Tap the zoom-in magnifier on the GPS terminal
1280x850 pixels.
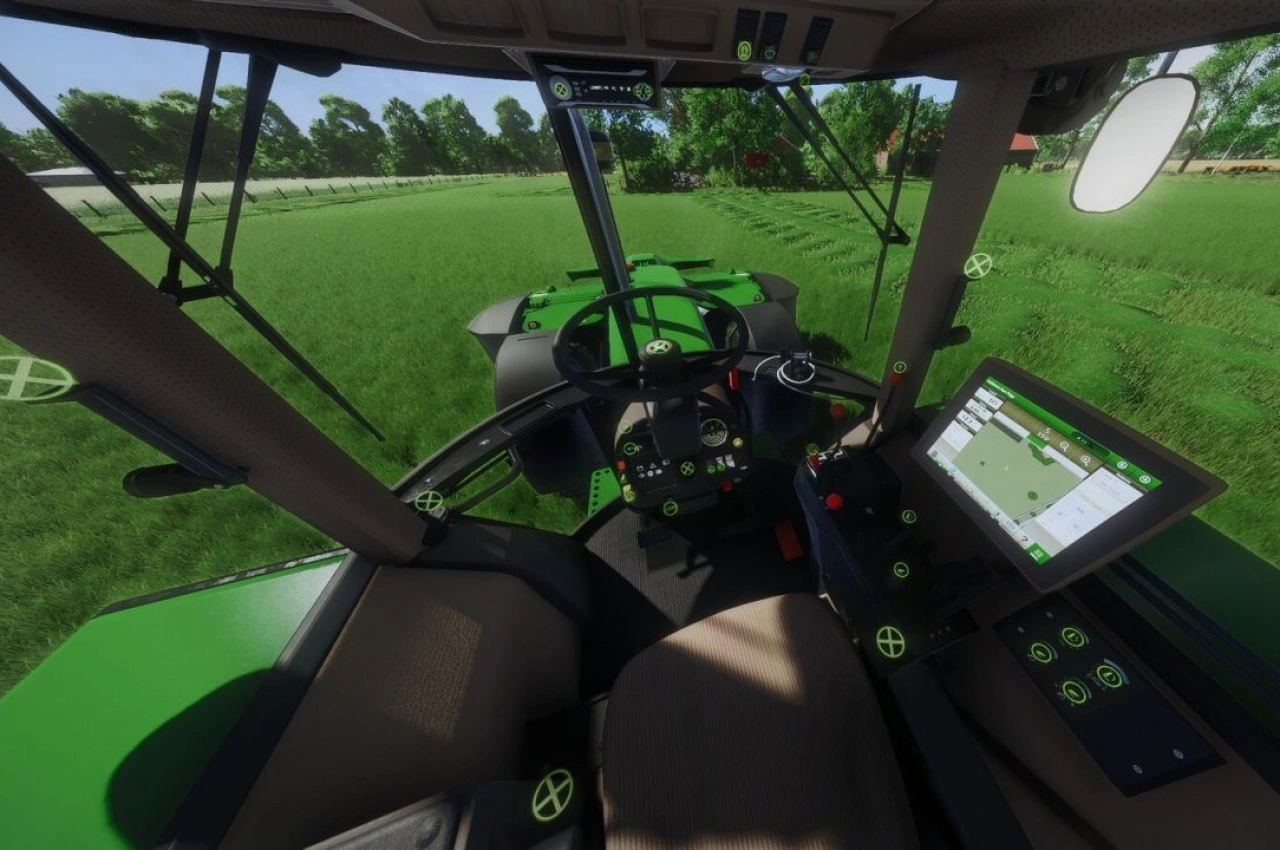coord(1065,445)
